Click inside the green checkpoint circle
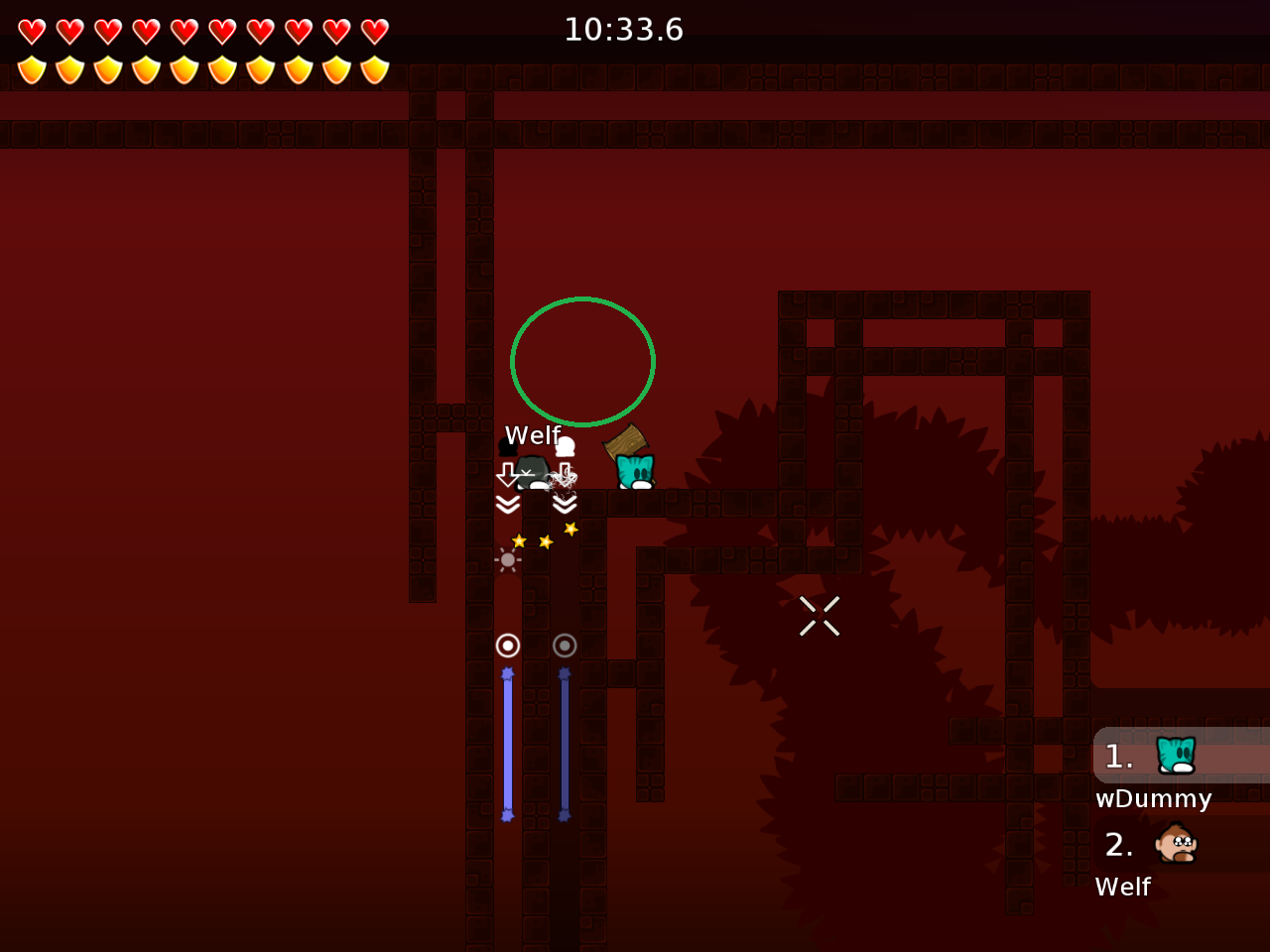Image resolution: width=1270 pixels, height=952 pixels. tap(582, 361)
